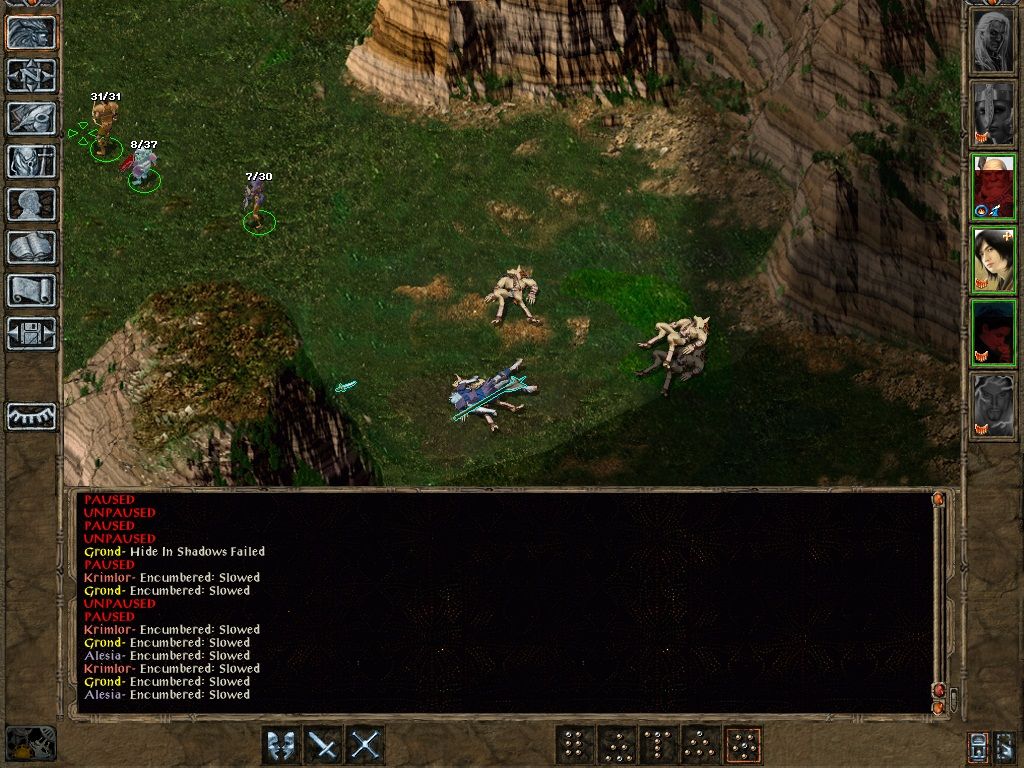Open the inventory armored figure button
1024x768 pixels.
pyautogui.click(x=31, y=162)
